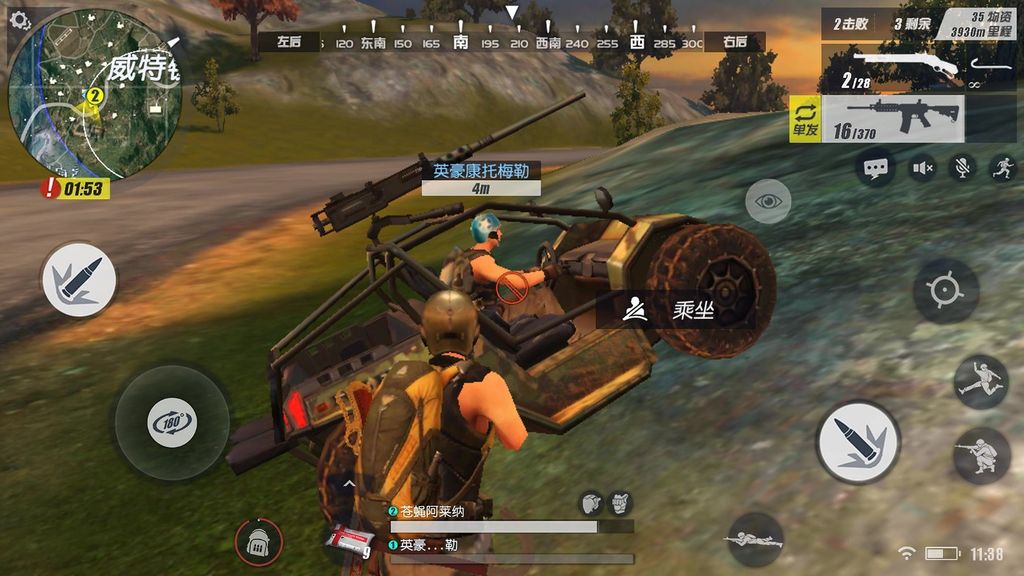1024x576 pixels.
Task: Aim with the crosshair scope button
Action: pyautogui.click(x=945, y=290)
